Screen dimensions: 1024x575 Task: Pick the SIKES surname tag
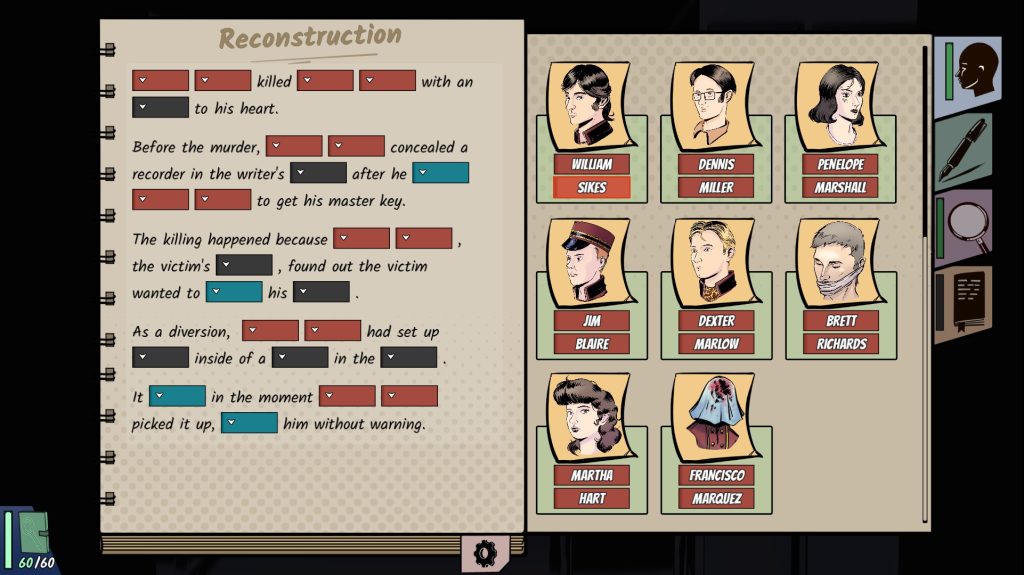pos(592,187)
